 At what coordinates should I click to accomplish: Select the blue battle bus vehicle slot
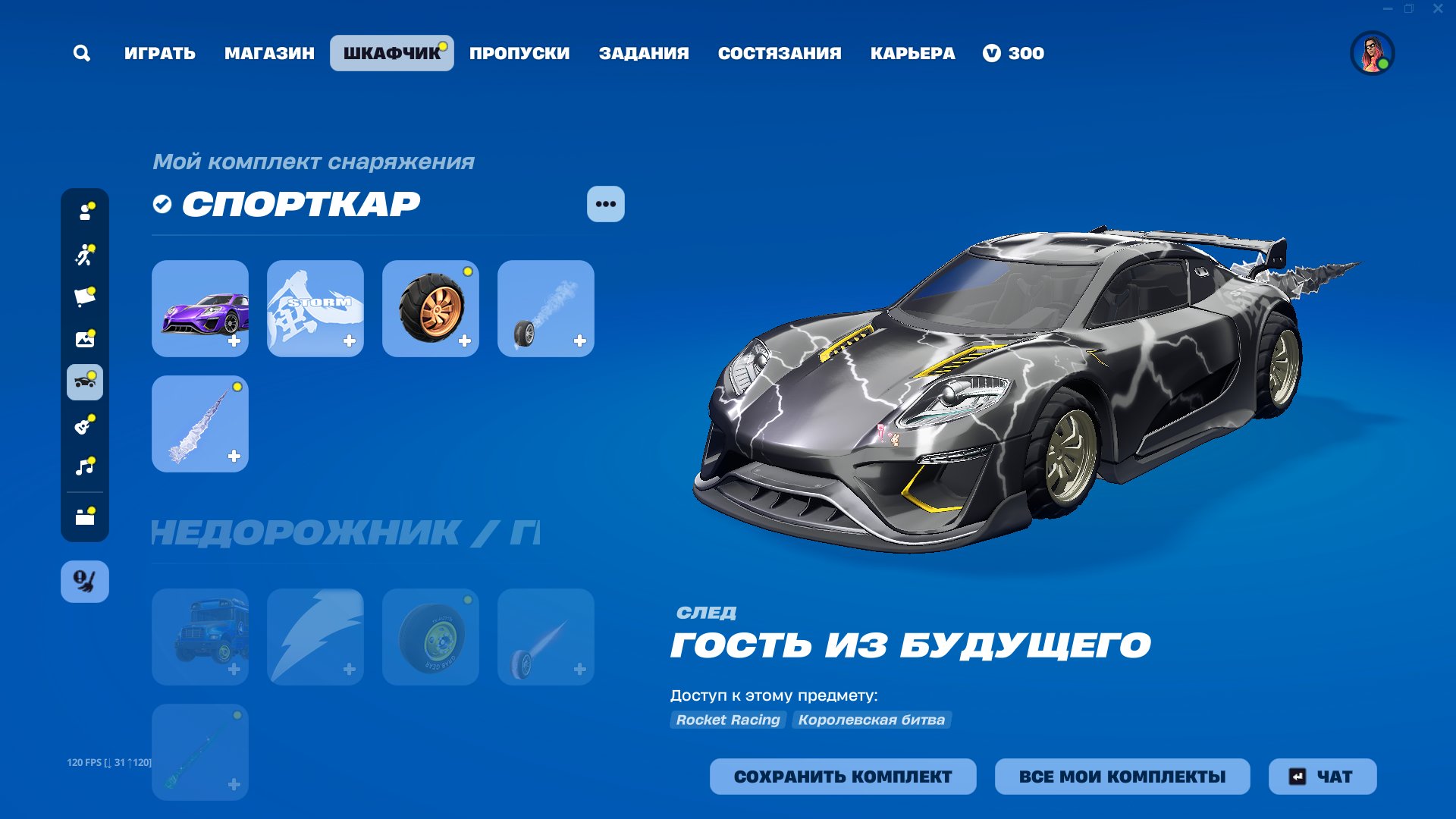click(x=200, y=637)
